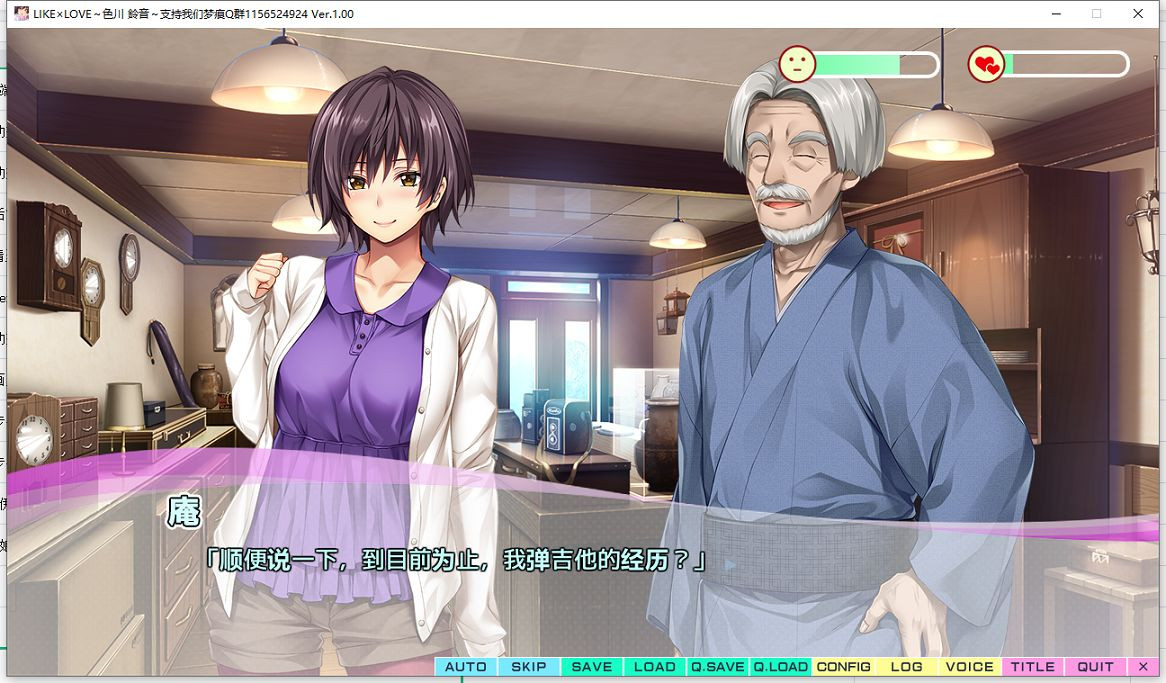Open the SAVE menu
Viewport: 1166px width, 683px height.
(x=592, y=667)
